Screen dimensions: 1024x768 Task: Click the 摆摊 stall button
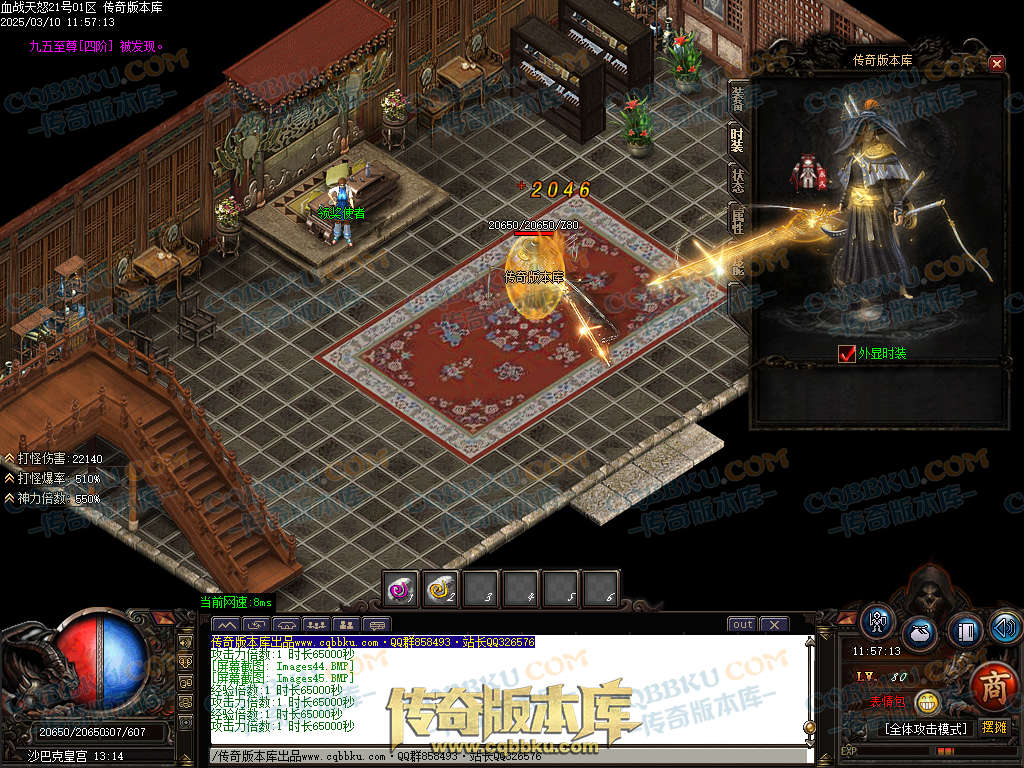point(994,727)
